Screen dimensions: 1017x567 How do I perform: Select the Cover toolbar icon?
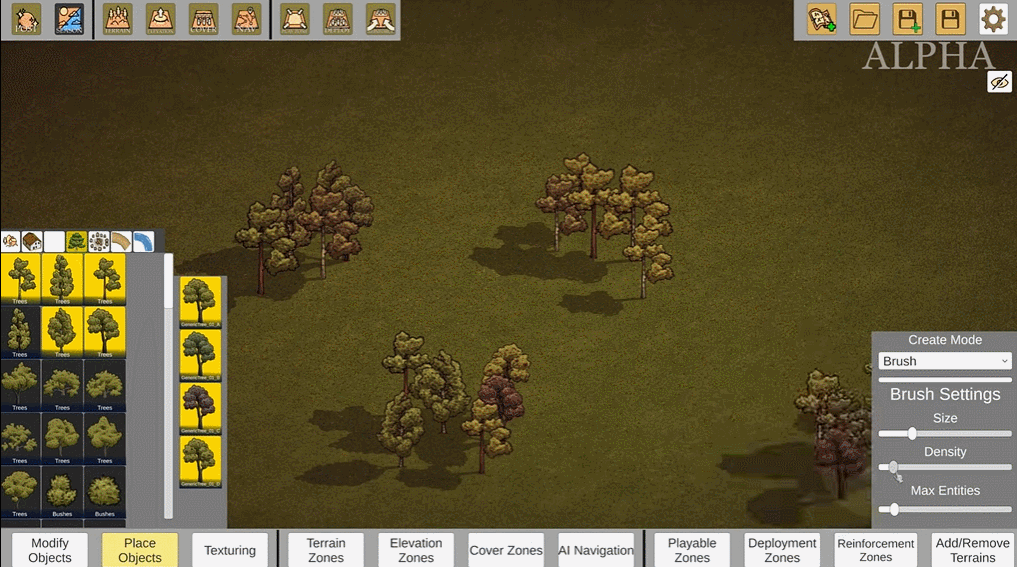pyautogui.click(x=203, y=19)
